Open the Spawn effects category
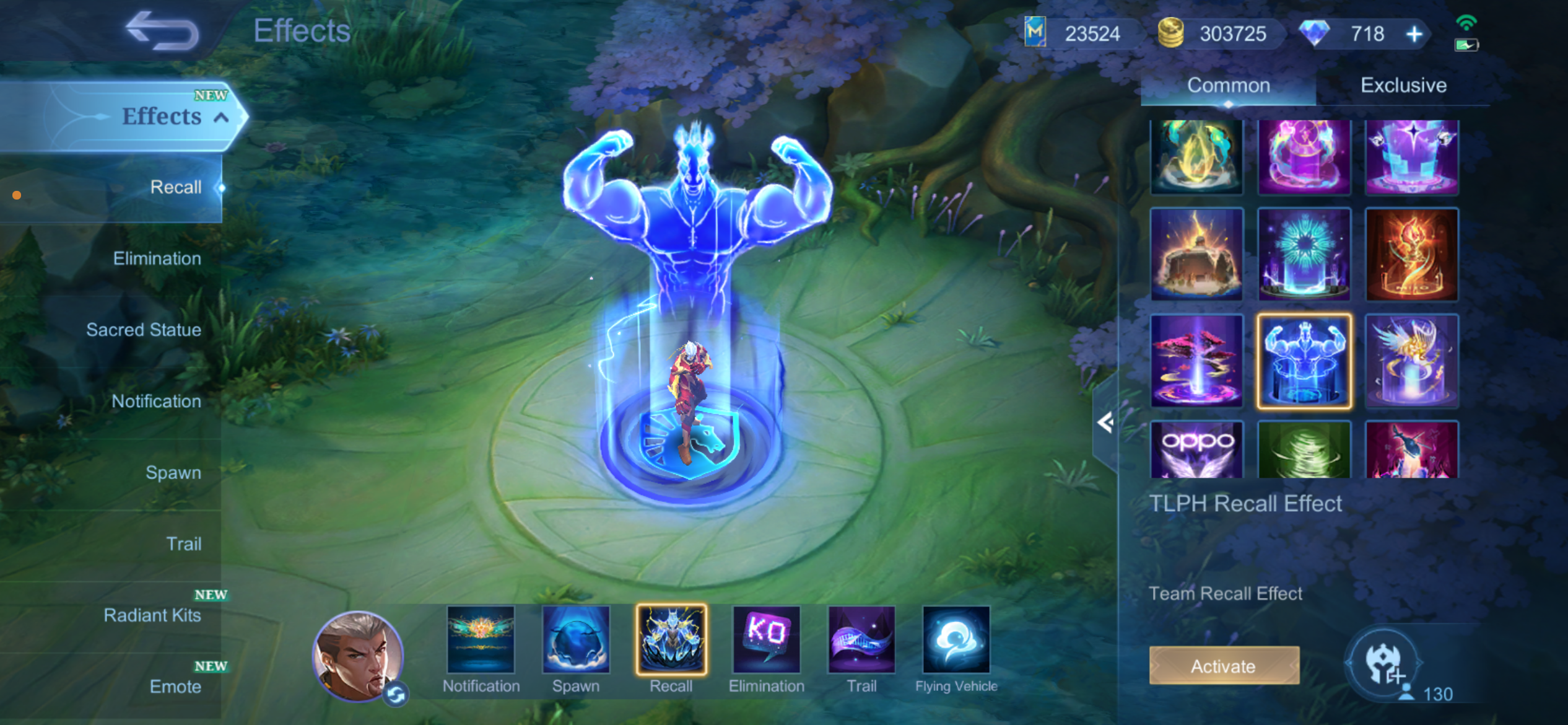Viewport: 1568px width, 725px height. coord(173,472)
